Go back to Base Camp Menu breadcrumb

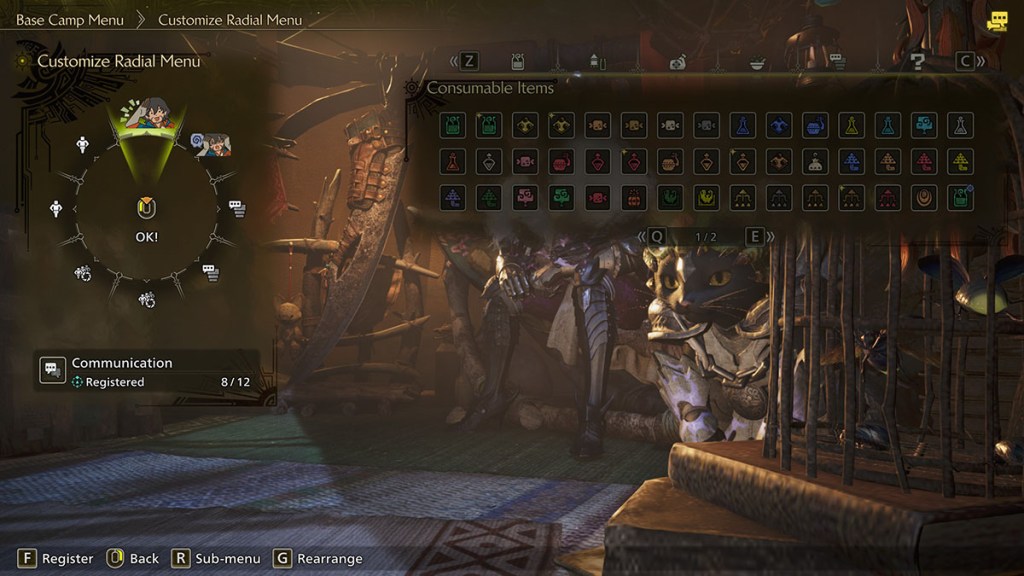(x=70, y=19)
